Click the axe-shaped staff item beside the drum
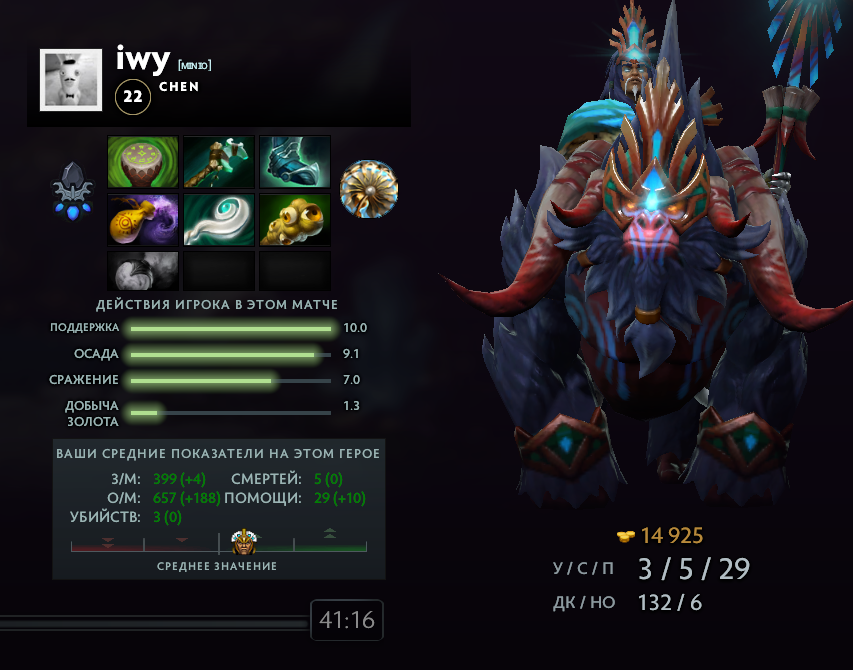 click(219, 162)
